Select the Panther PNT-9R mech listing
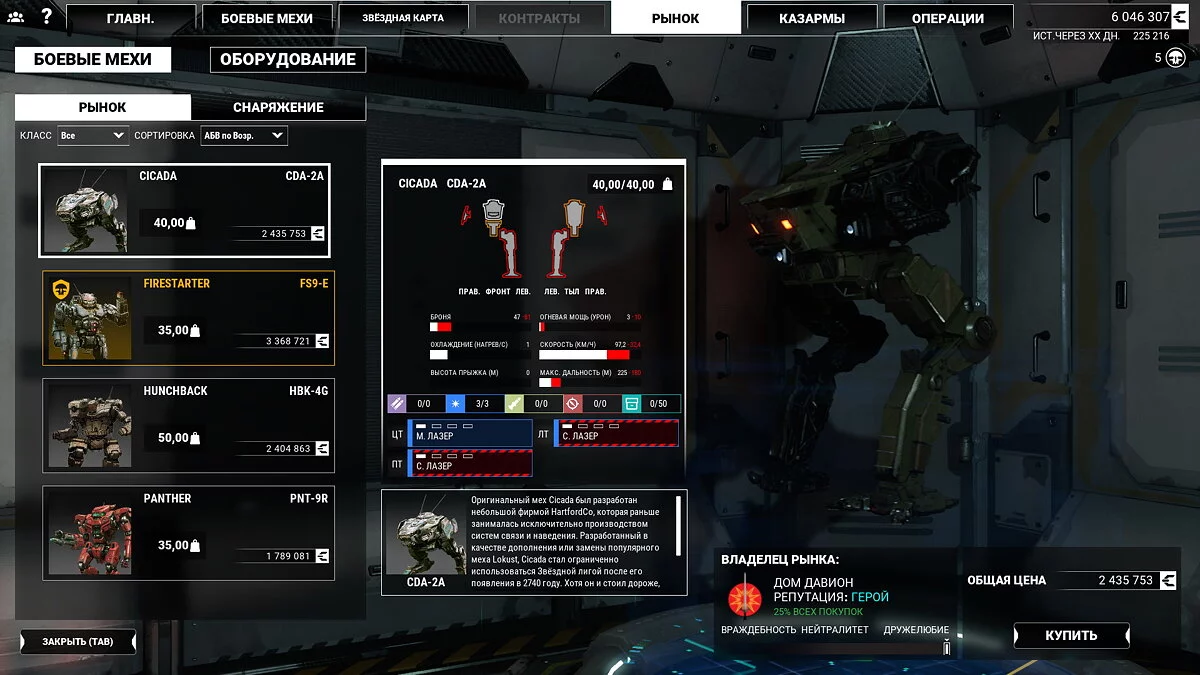Screen dimensions: 1200x675 coord(189,533)
